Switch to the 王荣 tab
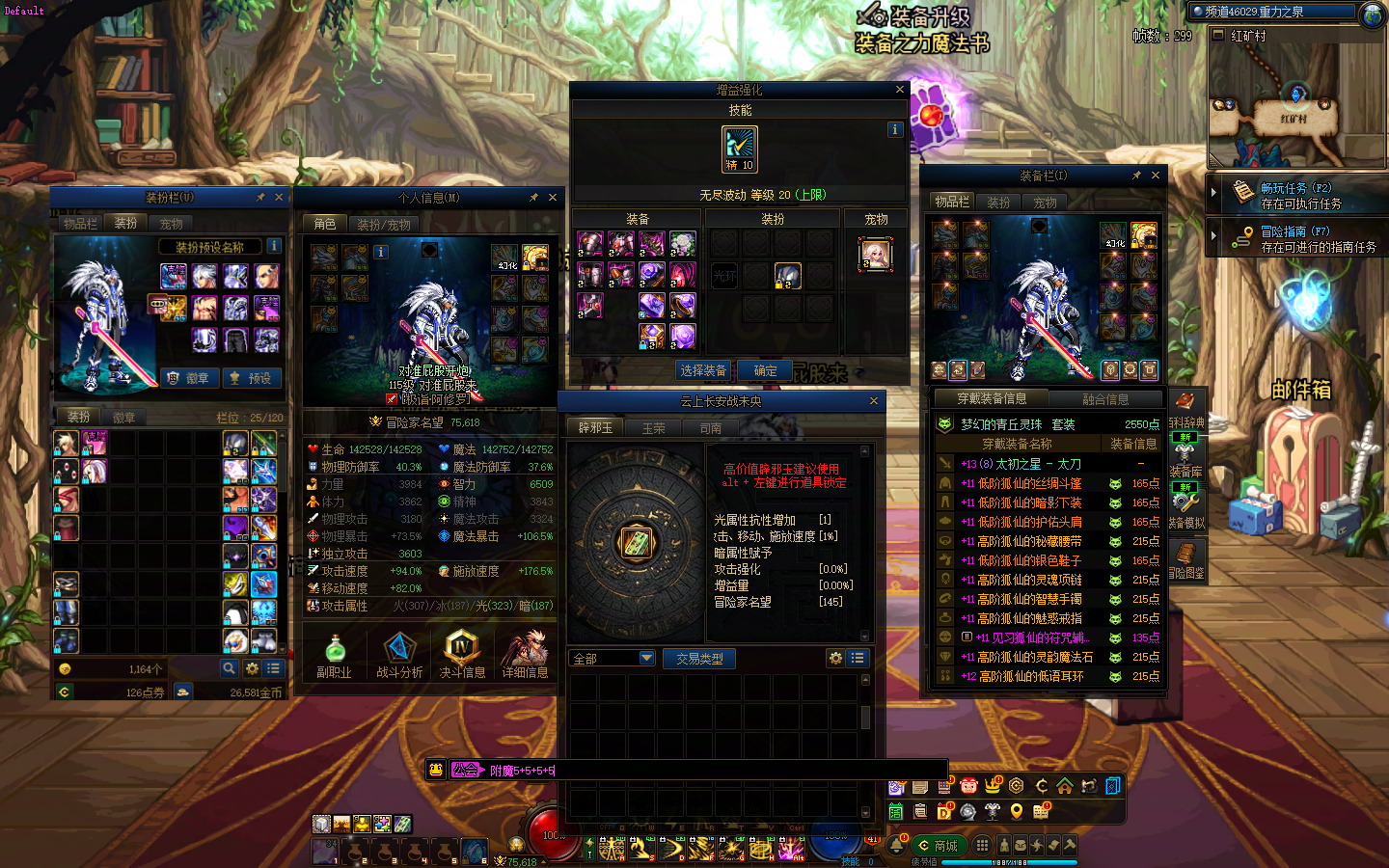The height and width of the screenshot is (868, 1389). (x=654, y=428)
